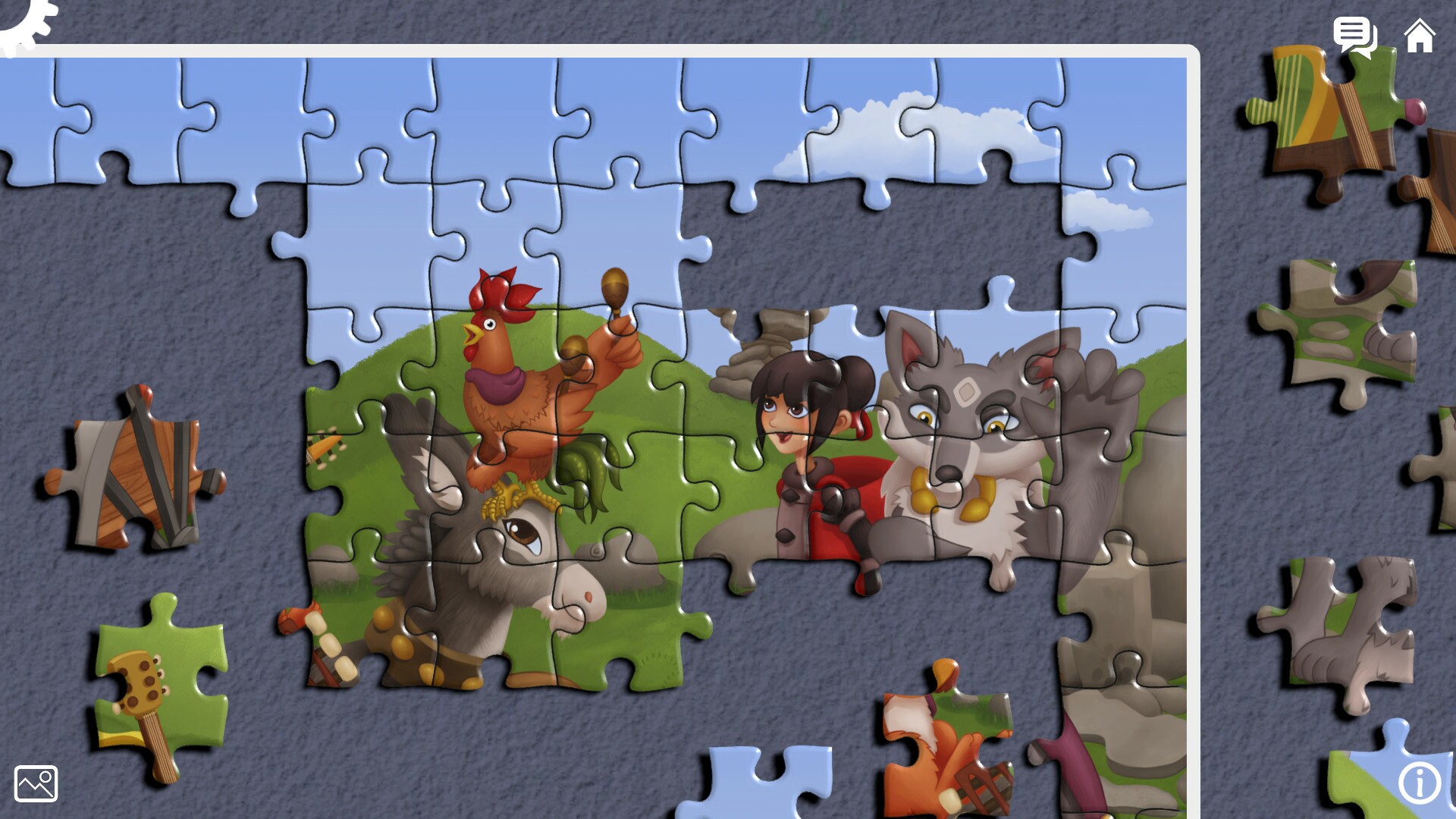
Task: Show the puzzle preview image icon
Action: click(35, 783)
